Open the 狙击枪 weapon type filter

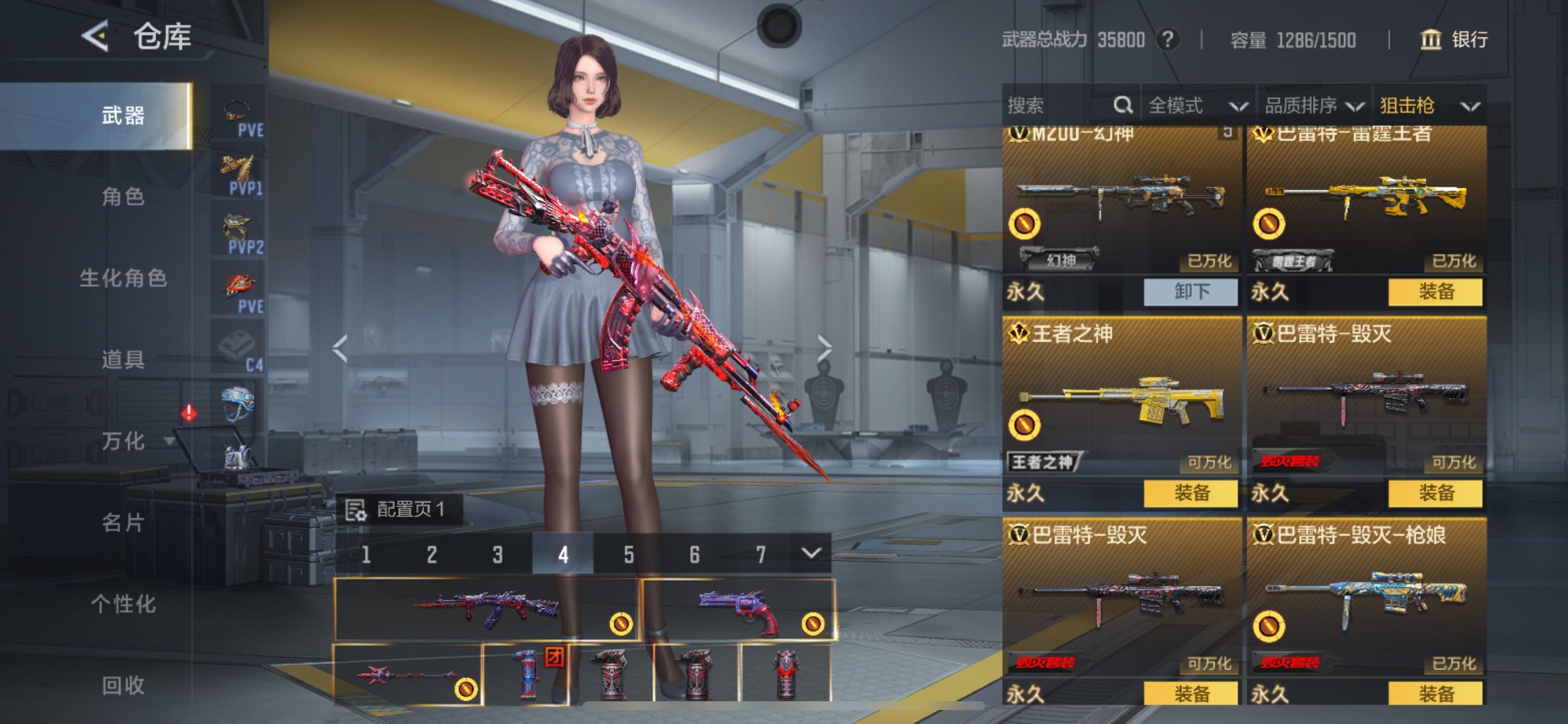coord(1429,106)
